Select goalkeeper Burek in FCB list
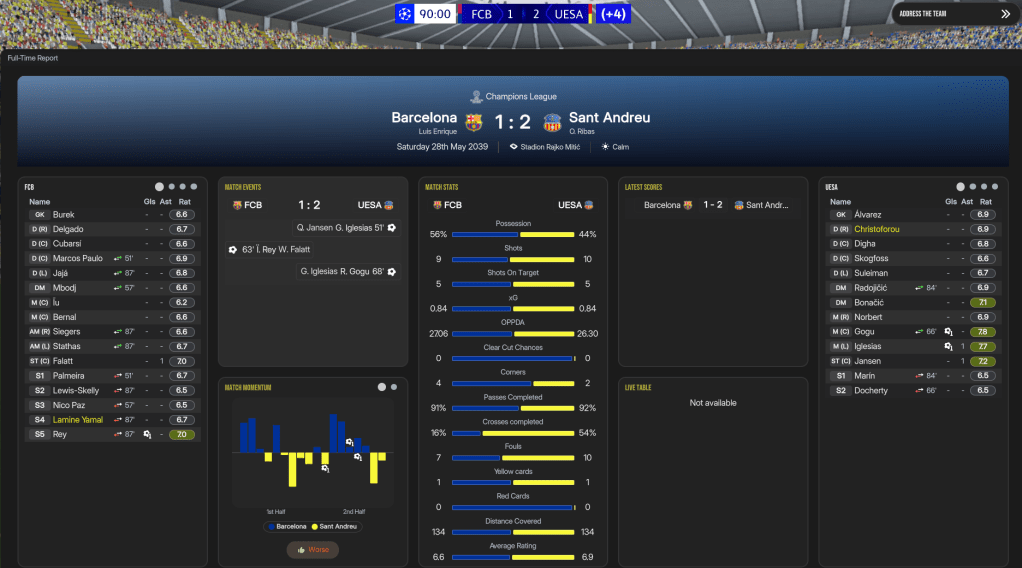Image resolution: width=1022 pixels, height=568 pixels. [64, 214]
